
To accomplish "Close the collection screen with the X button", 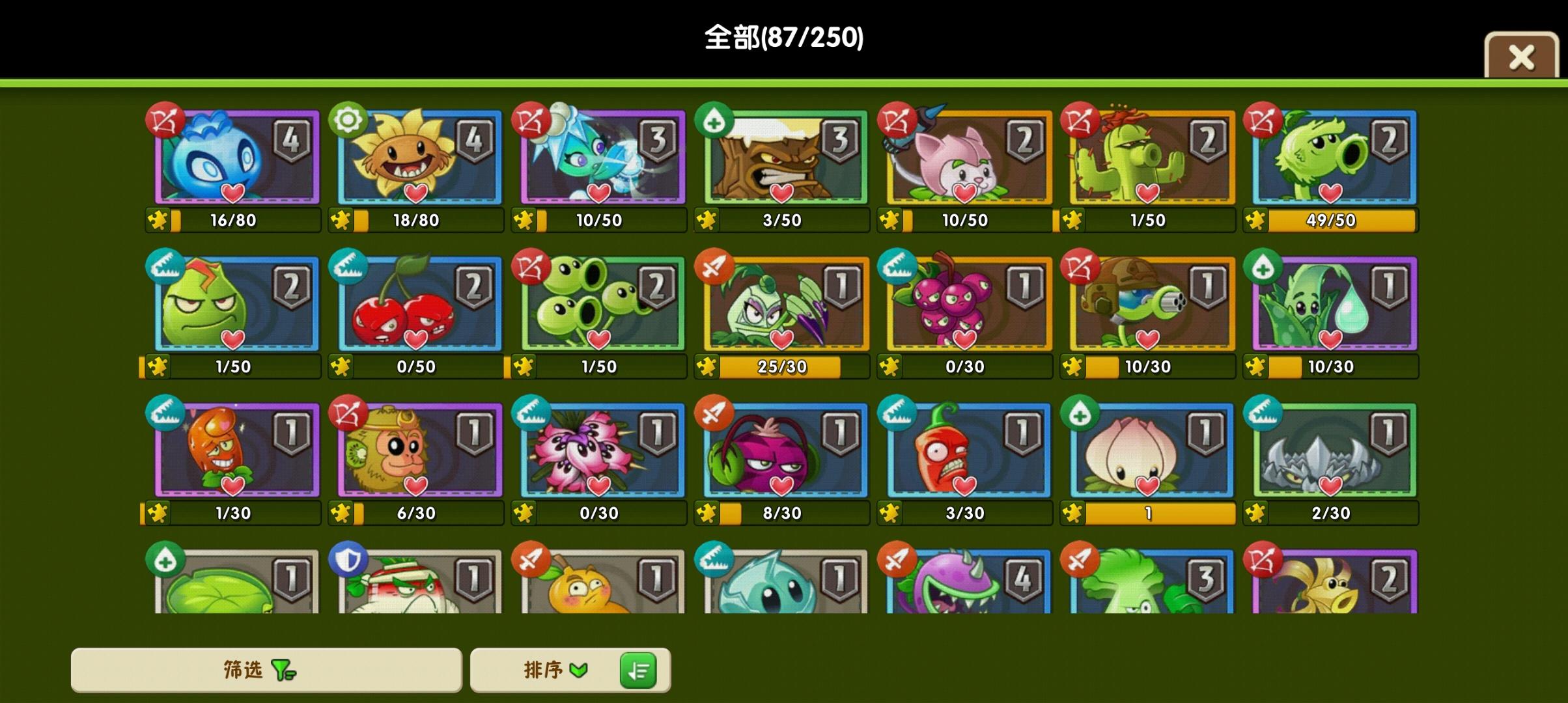I will 1522,57.
